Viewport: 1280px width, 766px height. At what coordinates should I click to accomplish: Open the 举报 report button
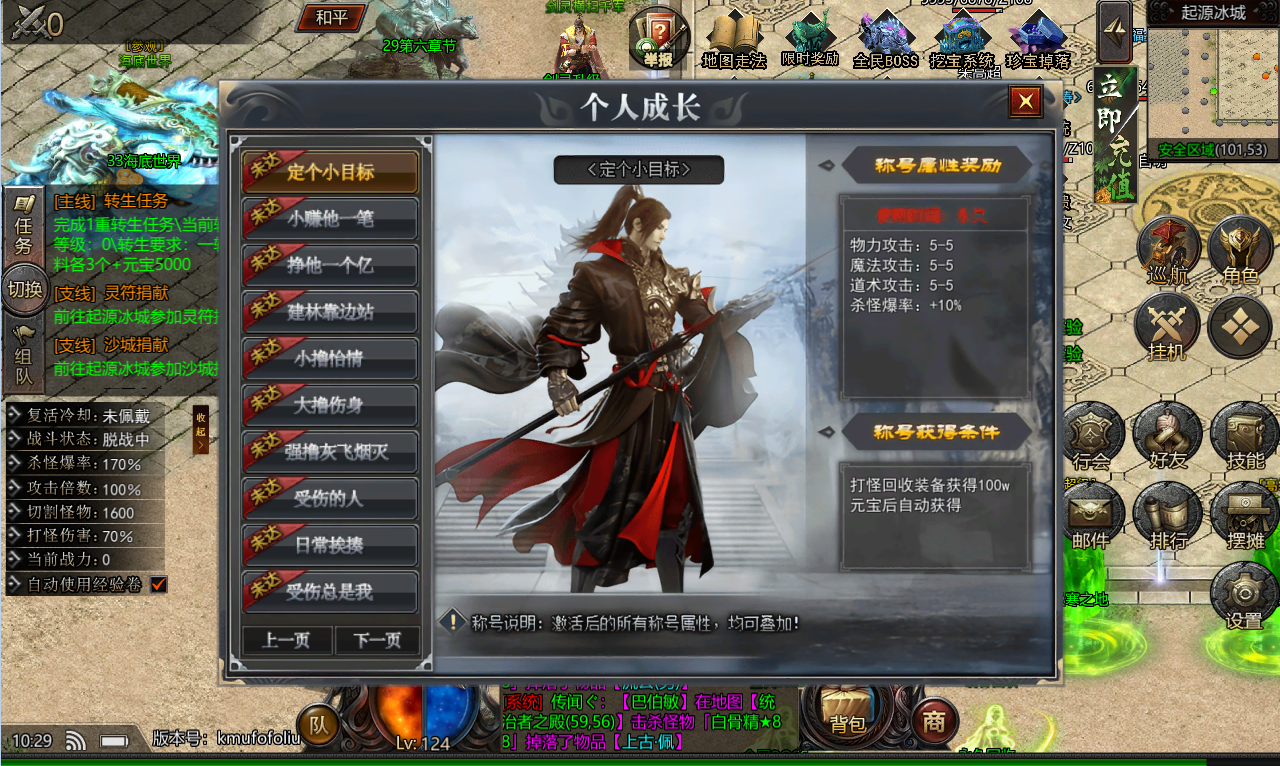[x=659, y=40]
